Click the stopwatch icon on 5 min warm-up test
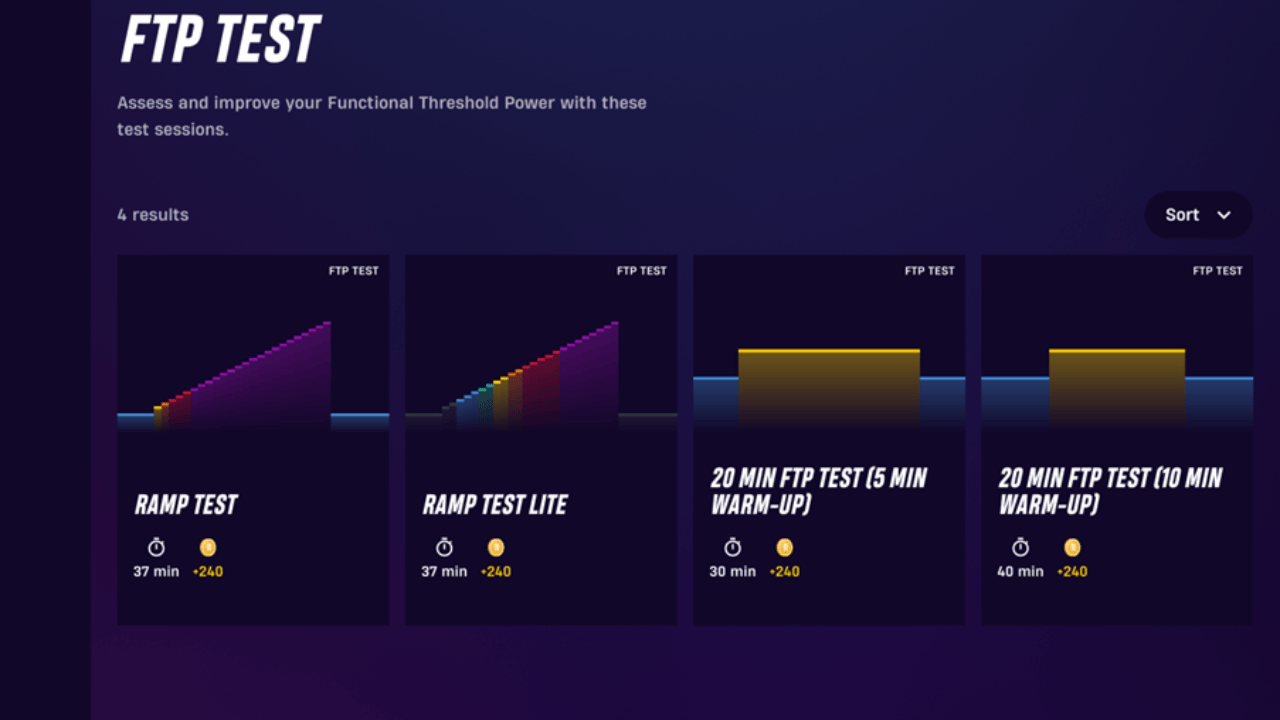 point(731,547)
